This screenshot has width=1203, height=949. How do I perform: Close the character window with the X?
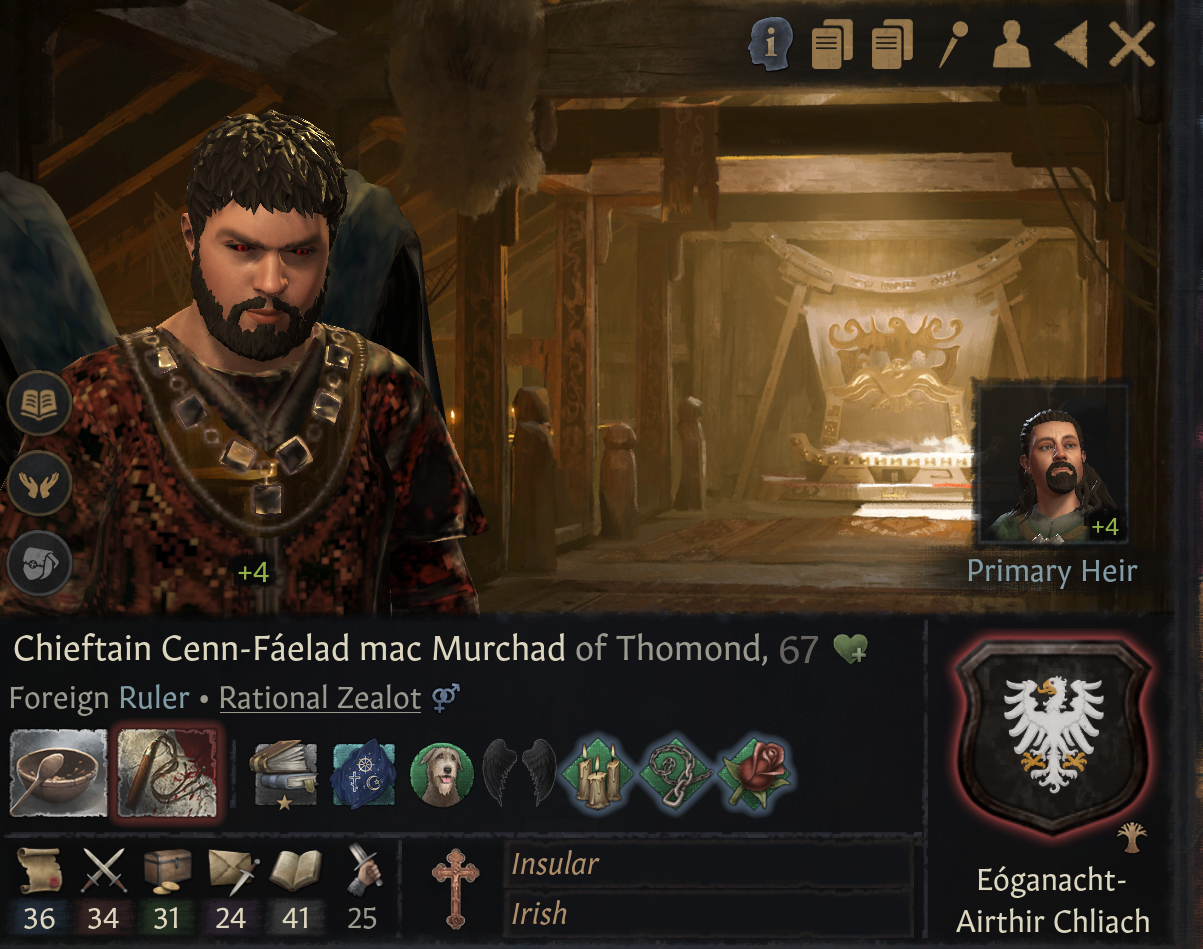click(1132, 46)
